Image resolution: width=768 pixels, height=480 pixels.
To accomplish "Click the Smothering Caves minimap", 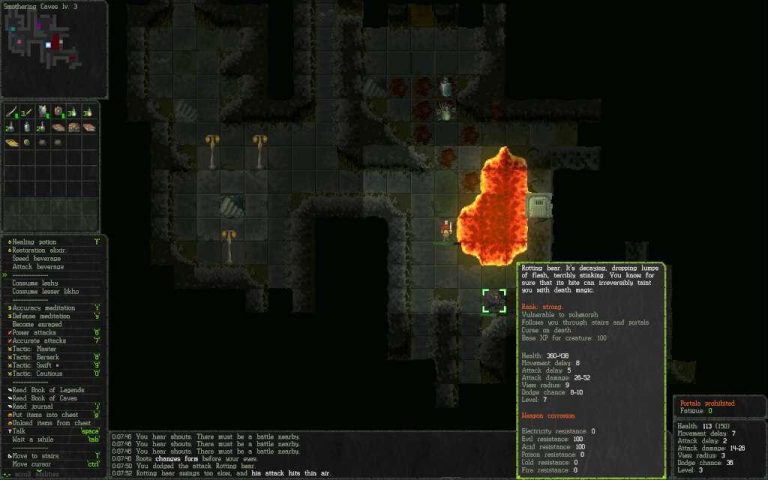I will point(52,49).
